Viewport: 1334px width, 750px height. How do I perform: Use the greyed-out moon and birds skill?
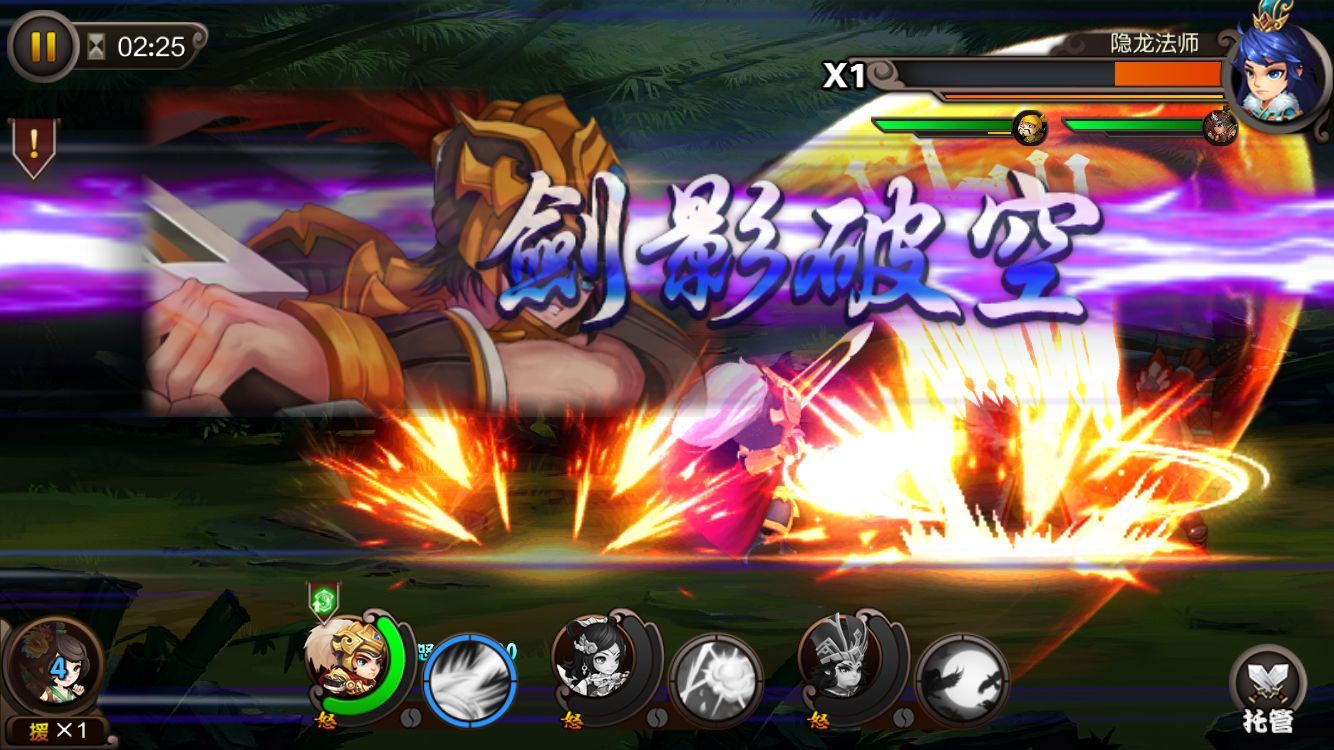click(962, 682)
